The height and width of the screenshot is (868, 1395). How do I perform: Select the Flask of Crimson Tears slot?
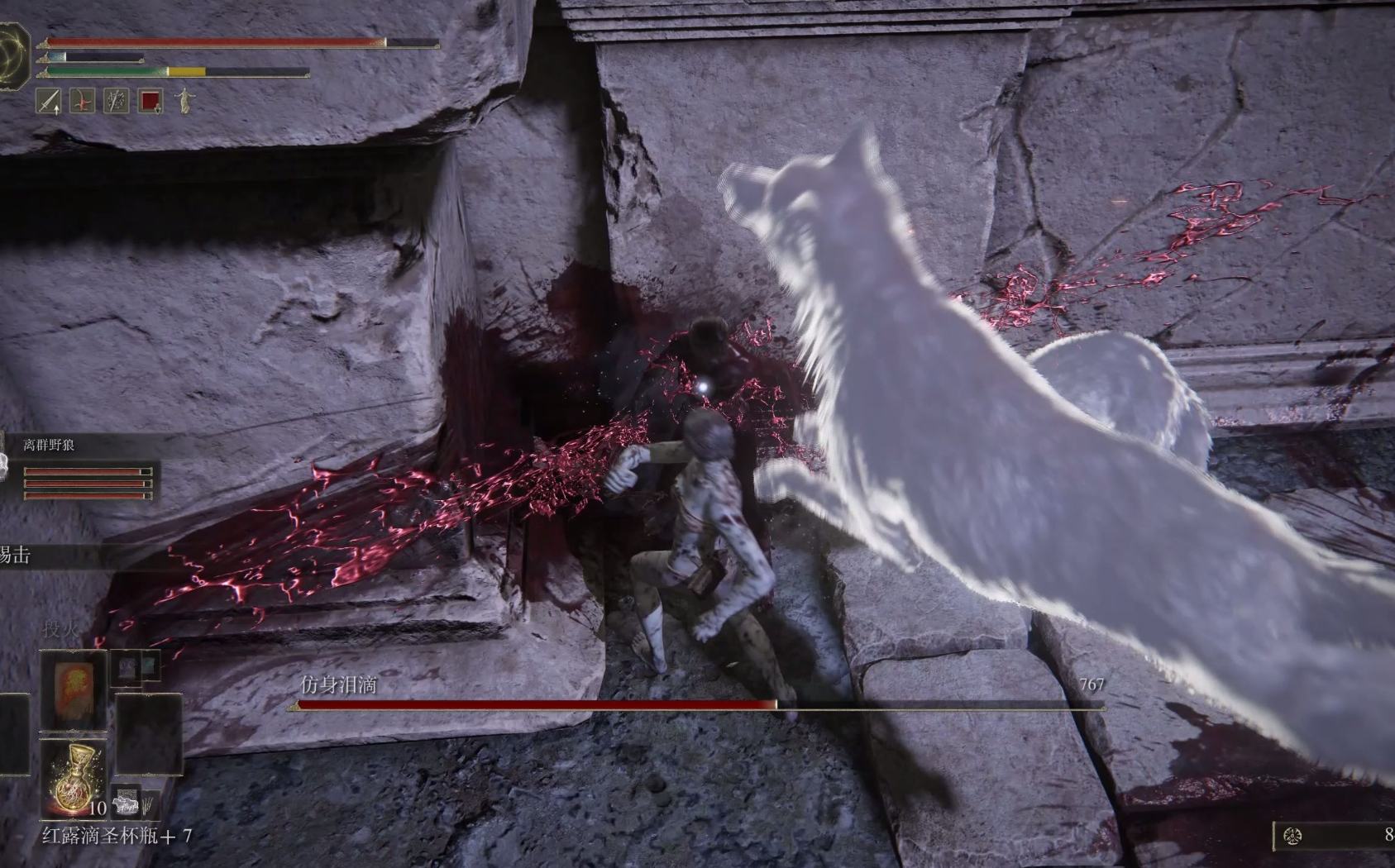pos(75,777)
